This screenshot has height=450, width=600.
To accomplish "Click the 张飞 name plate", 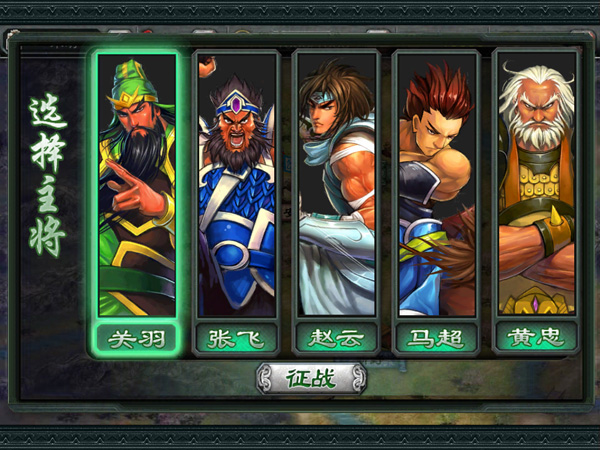I will [x=236, y=338].
